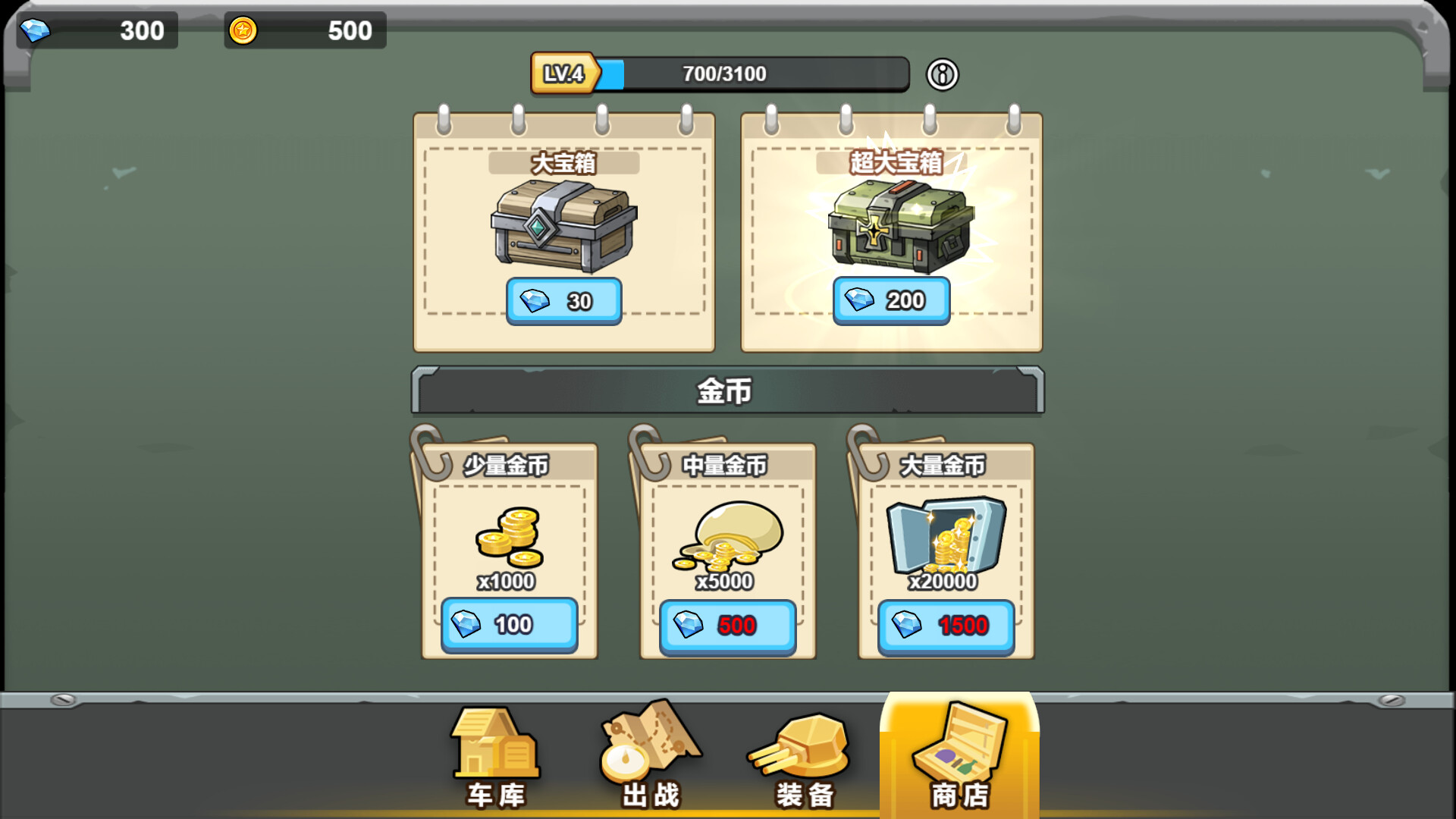Select the x1000 coin stack thumbnail
1456x819 pixels.
[509, 538]
